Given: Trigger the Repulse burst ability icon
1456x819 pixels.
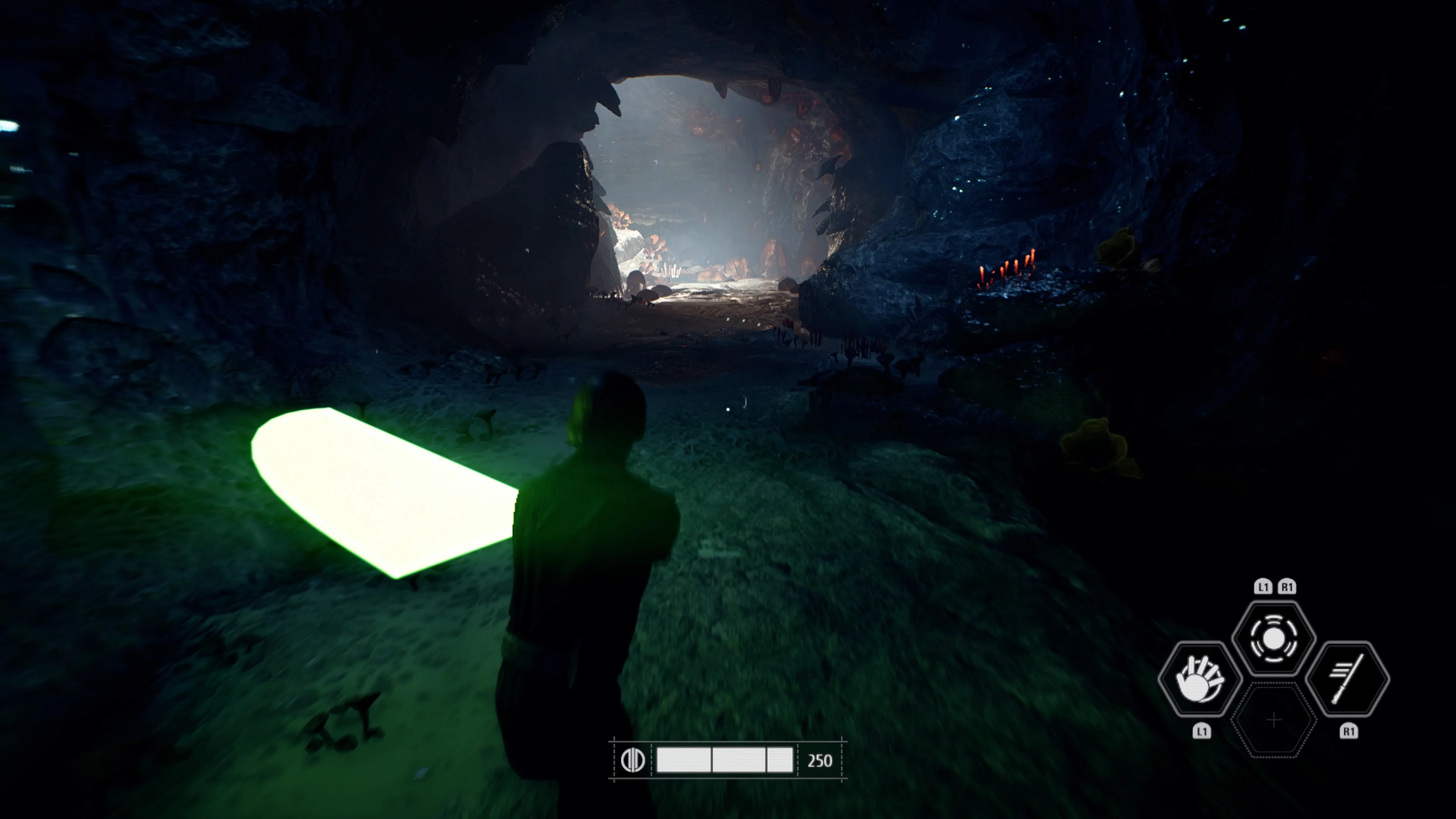Looking at the screenshot, I should pos(1274,639).
